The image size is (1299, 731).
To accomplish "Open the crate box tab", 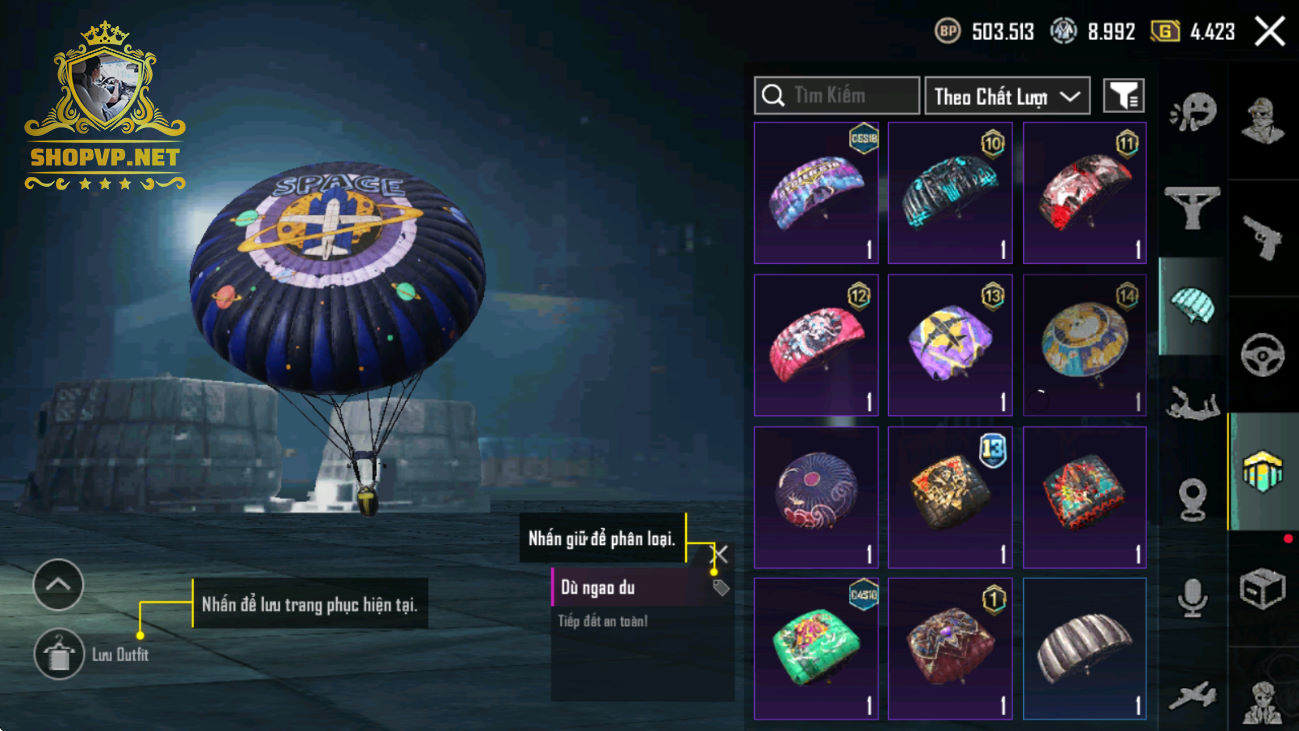I will pos(1263,589).
